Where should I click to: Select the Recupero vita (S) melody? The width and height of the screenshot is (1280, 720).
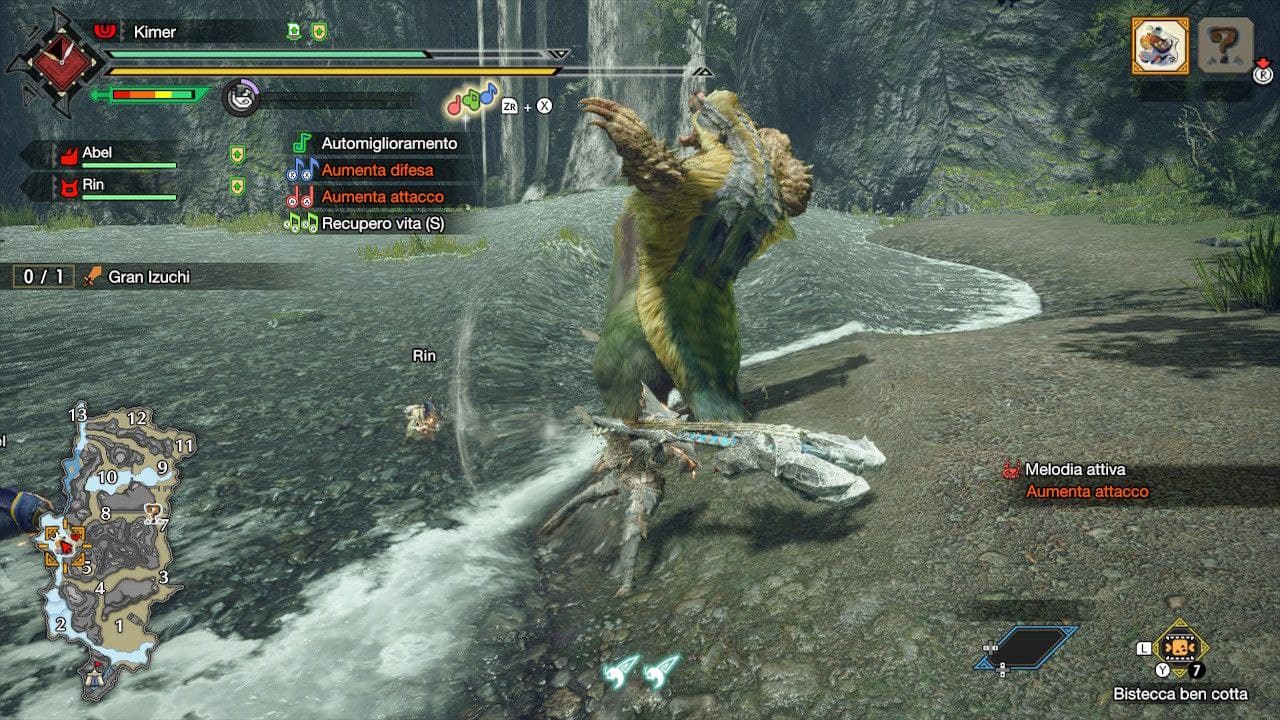(382, 224)
